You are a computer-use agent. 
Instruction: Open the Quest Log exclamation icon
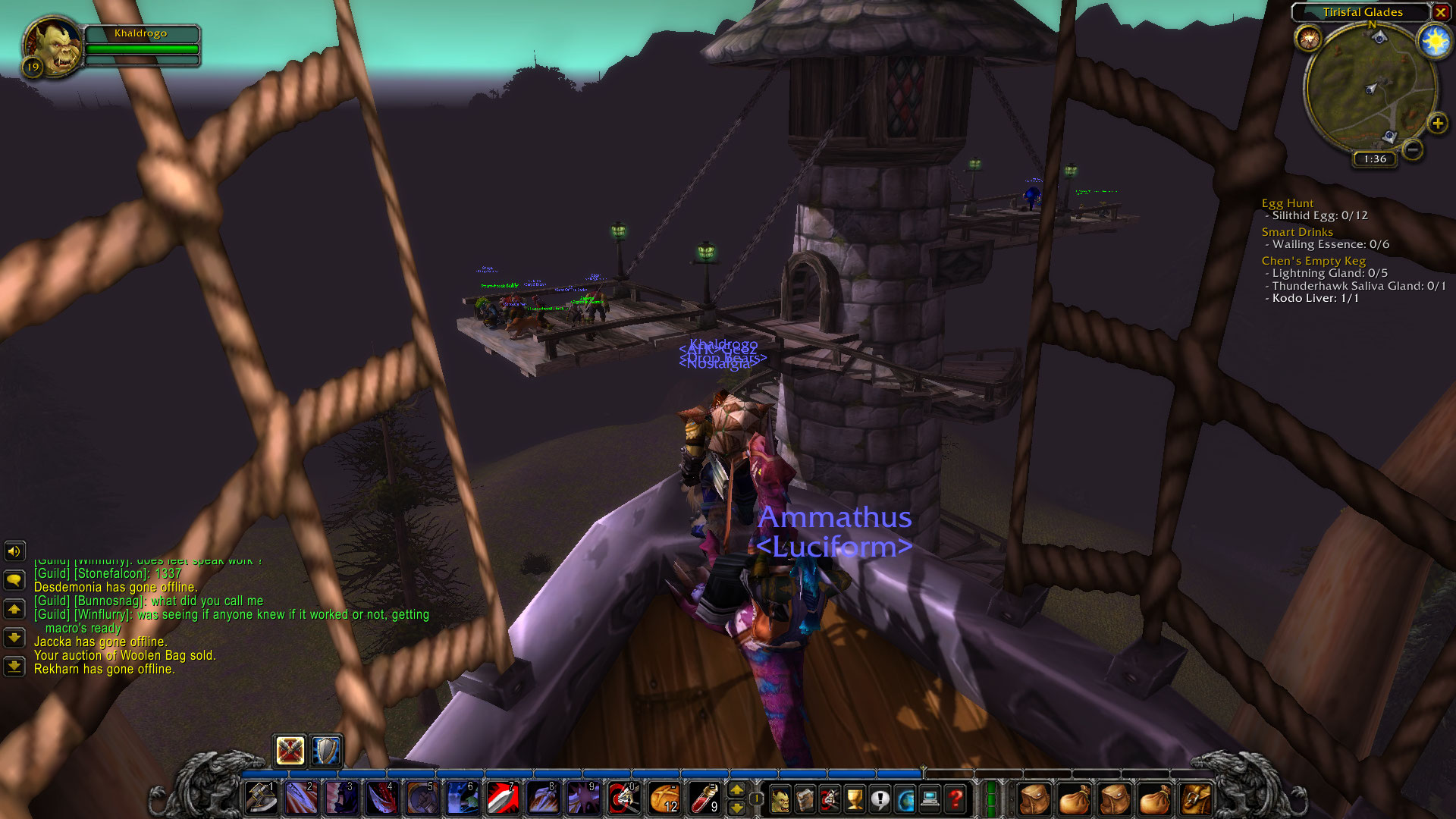(x=880, y=797)
